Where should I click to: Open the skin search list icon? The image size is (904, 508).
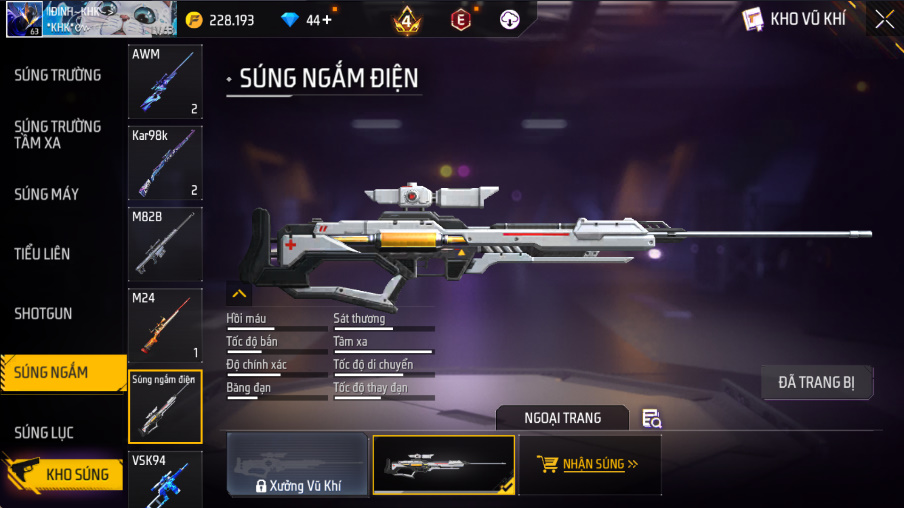tap(652, 418)
